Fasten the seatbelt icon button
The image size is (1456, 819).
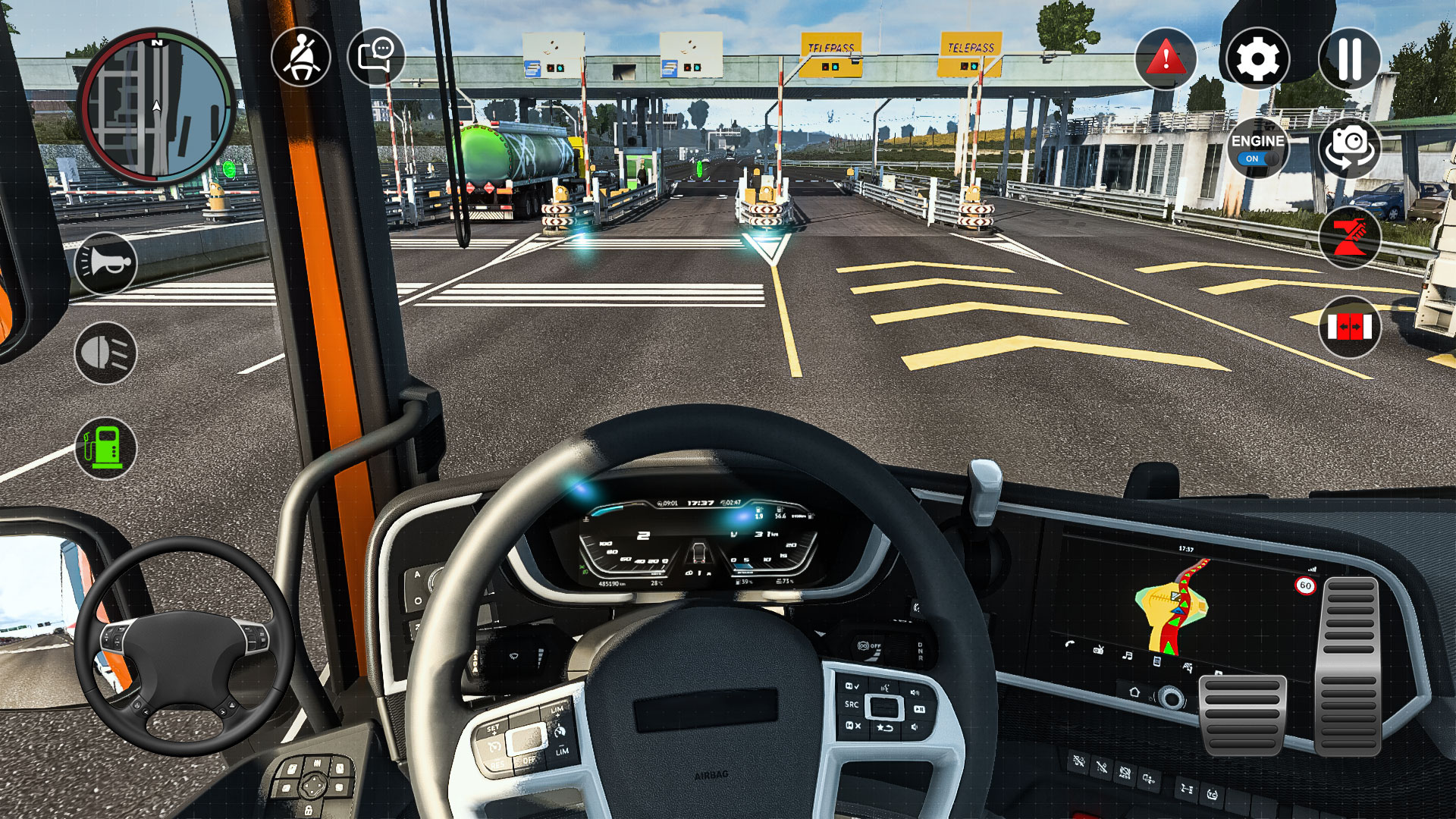pos(301,58)
